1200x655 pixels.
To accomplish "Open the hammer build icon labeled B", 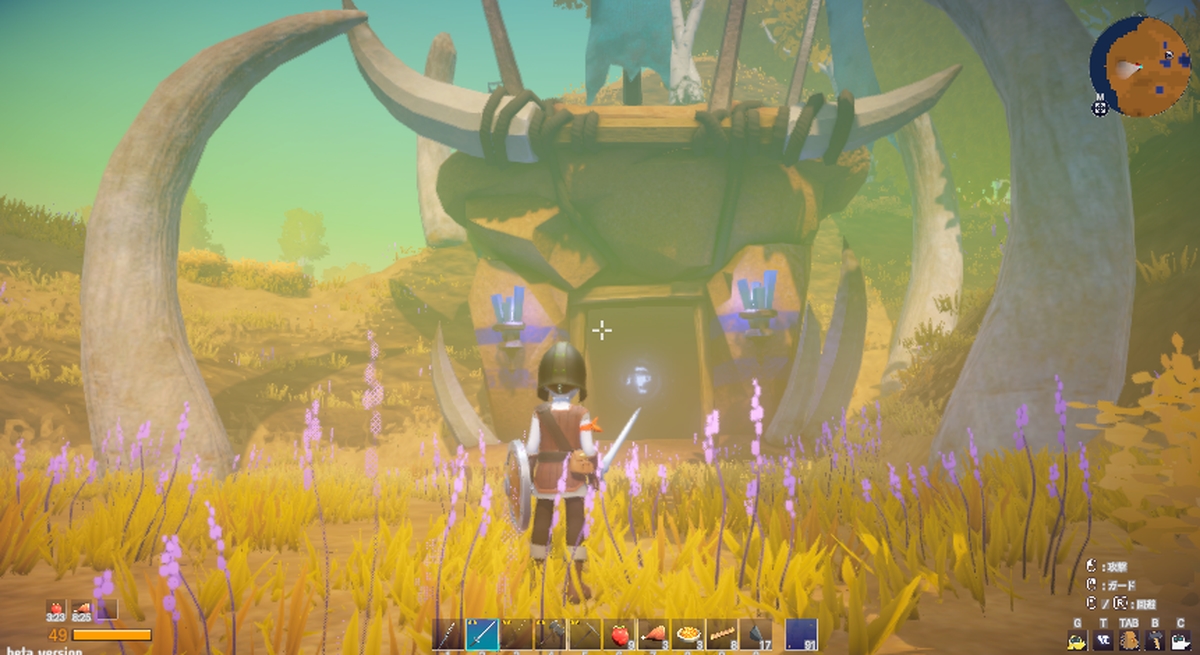I will 1155,641.
